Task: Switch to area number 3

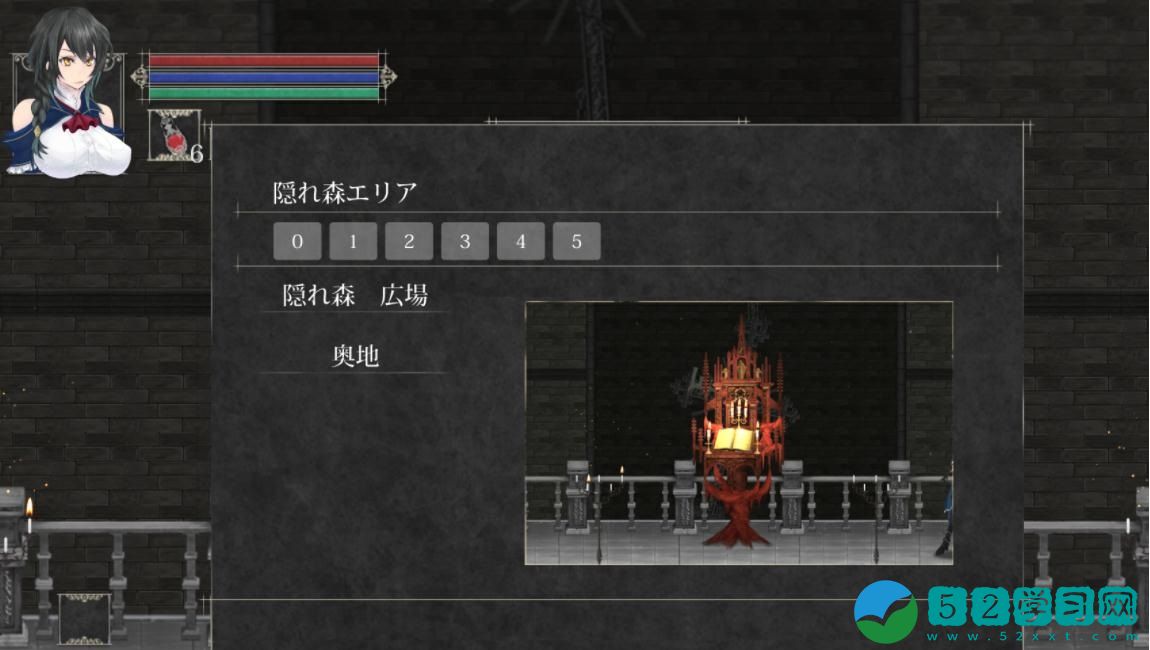Action: pos(465,242)
